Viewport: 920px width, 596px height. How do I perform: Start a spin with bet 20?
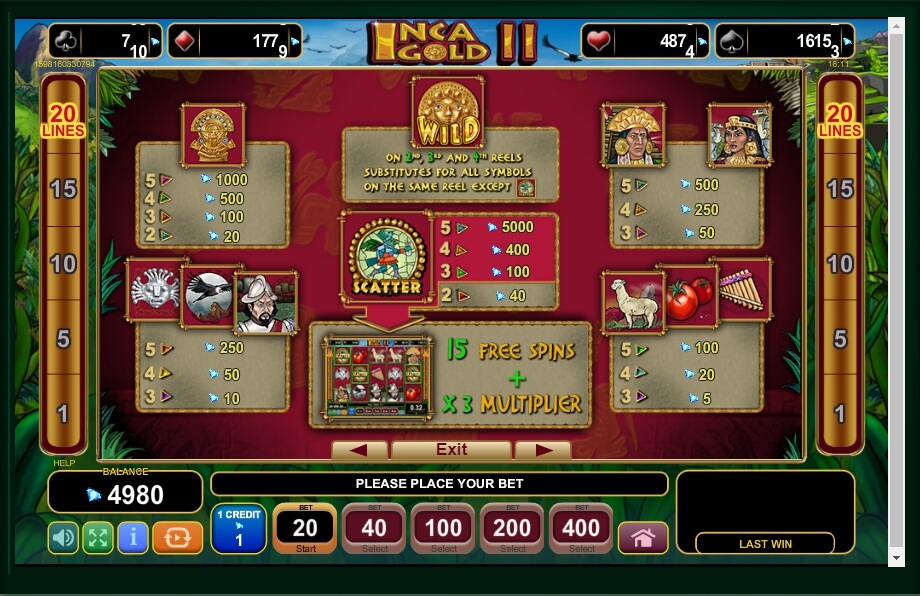click(304, 528)
